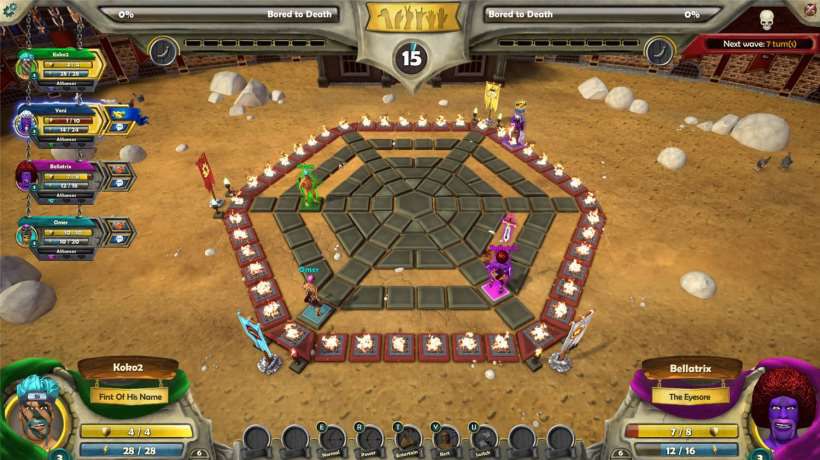820x460 pixels.
Task: Choose the Rest action
Action: pos(446,438)
